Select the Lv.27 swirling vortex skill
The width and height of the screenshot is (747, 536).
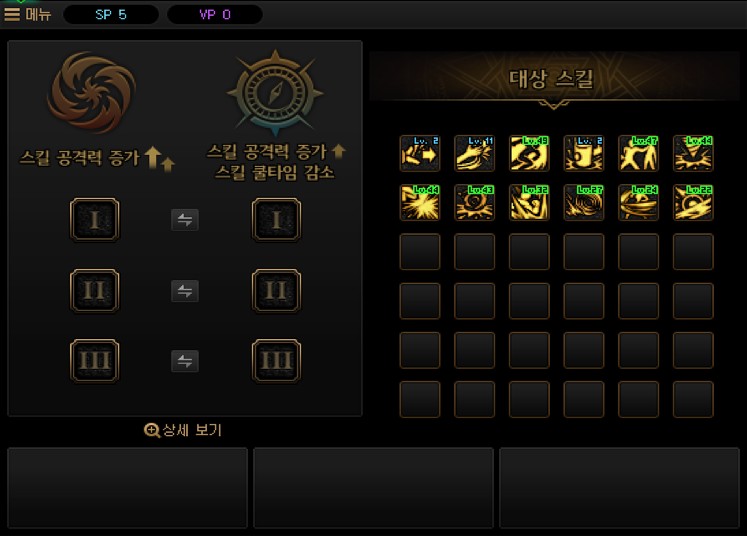[583, 202]
